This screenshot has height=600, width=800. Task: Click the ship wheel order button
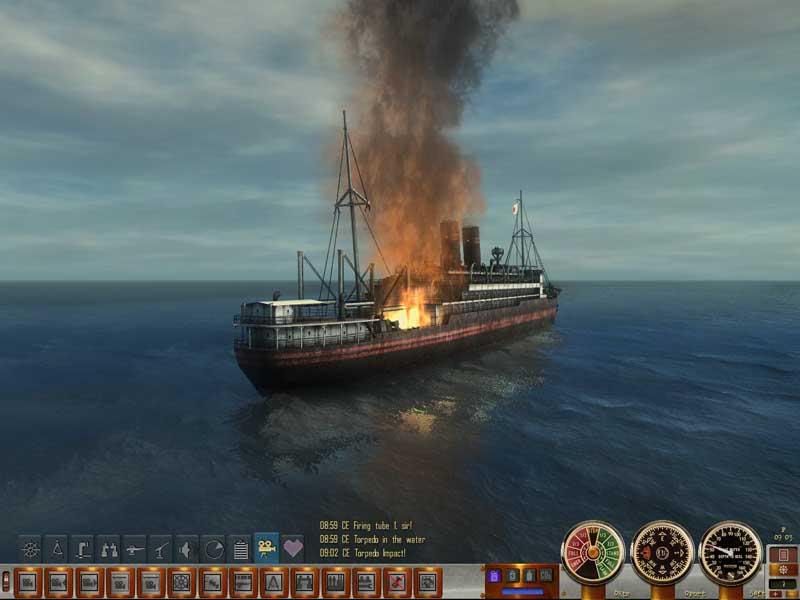[x=182, y=581]
